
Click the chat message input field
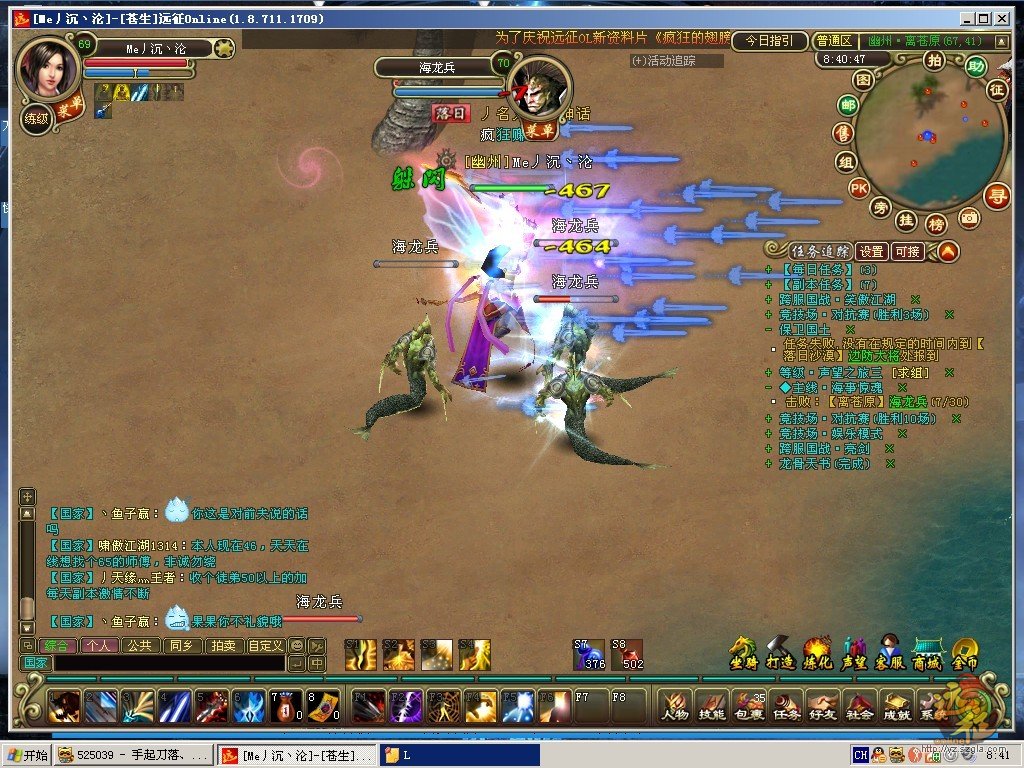pyautogui.click(x=170, y=663)
